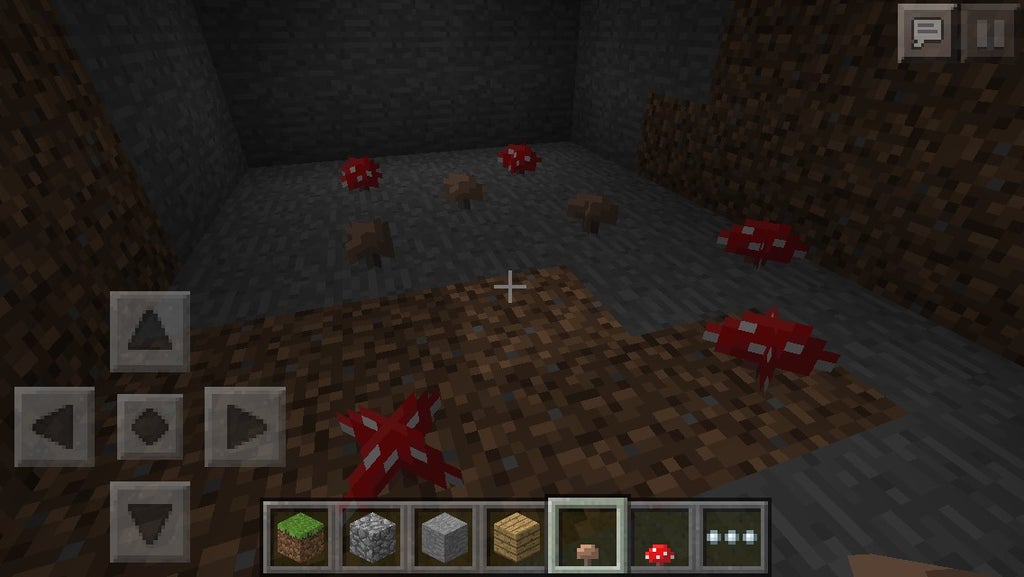Pause the game with the pause button

987,33
